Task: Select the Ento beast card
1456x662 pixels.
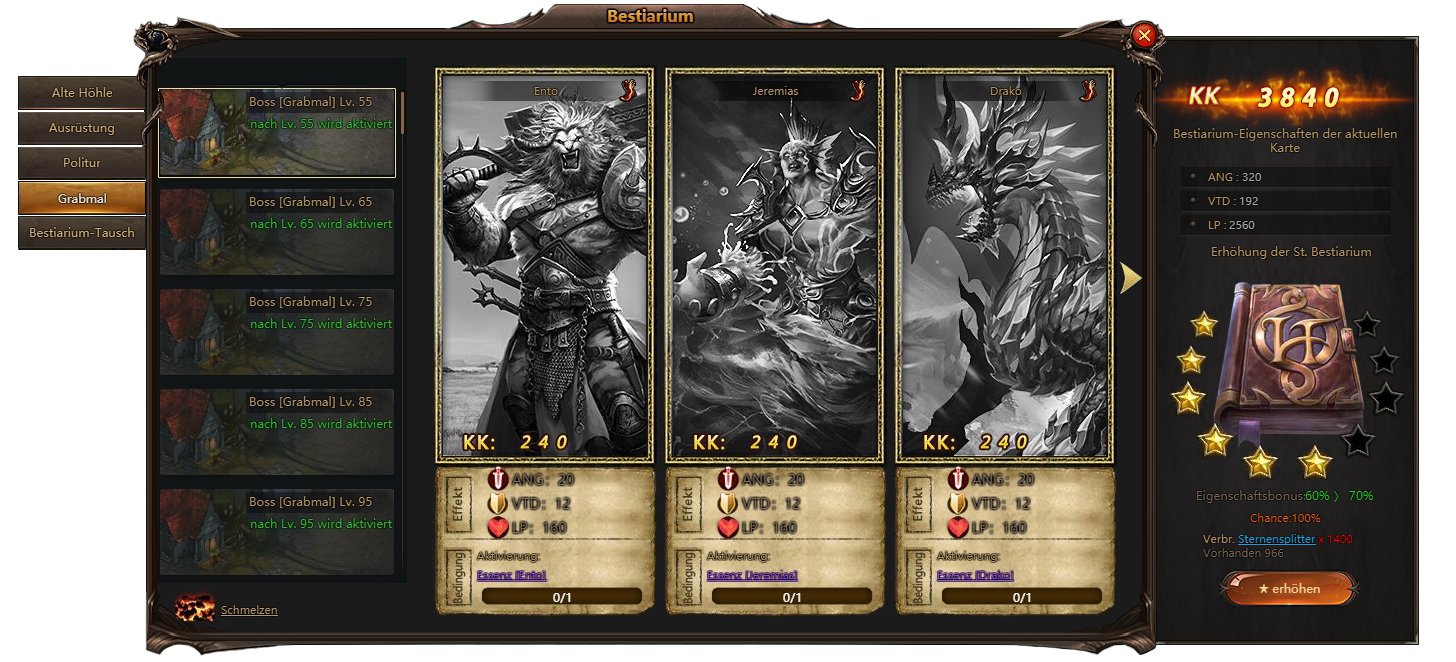Action: (545, 265)
